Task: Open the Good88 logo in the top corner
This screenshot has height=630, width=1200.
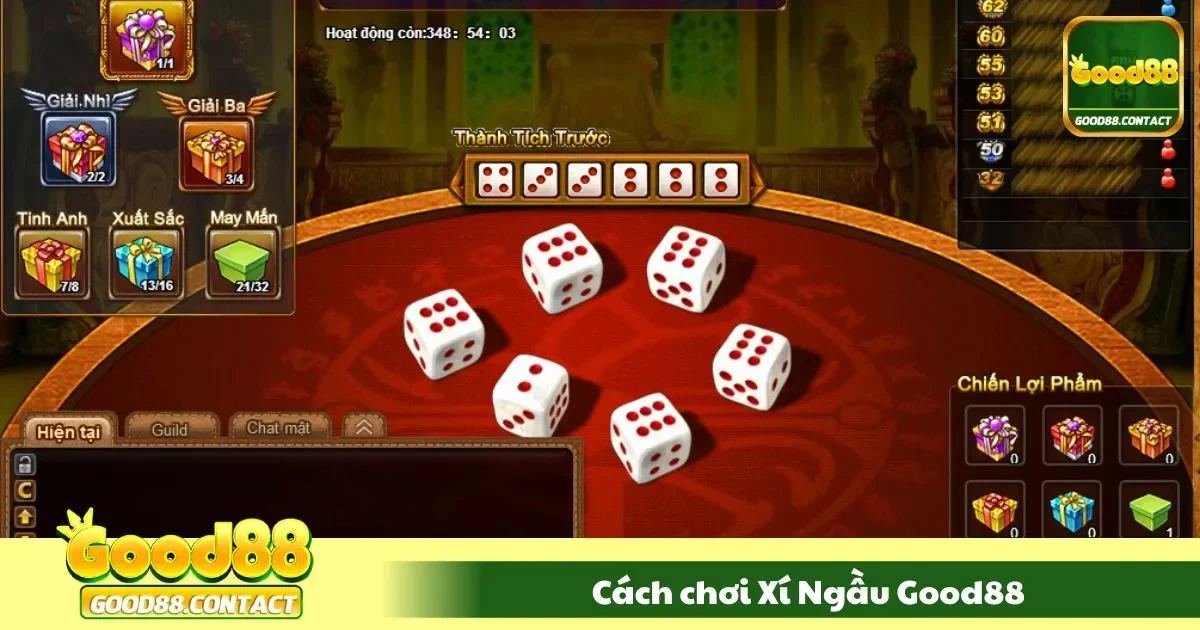Action: click(x=1123, y=77)
